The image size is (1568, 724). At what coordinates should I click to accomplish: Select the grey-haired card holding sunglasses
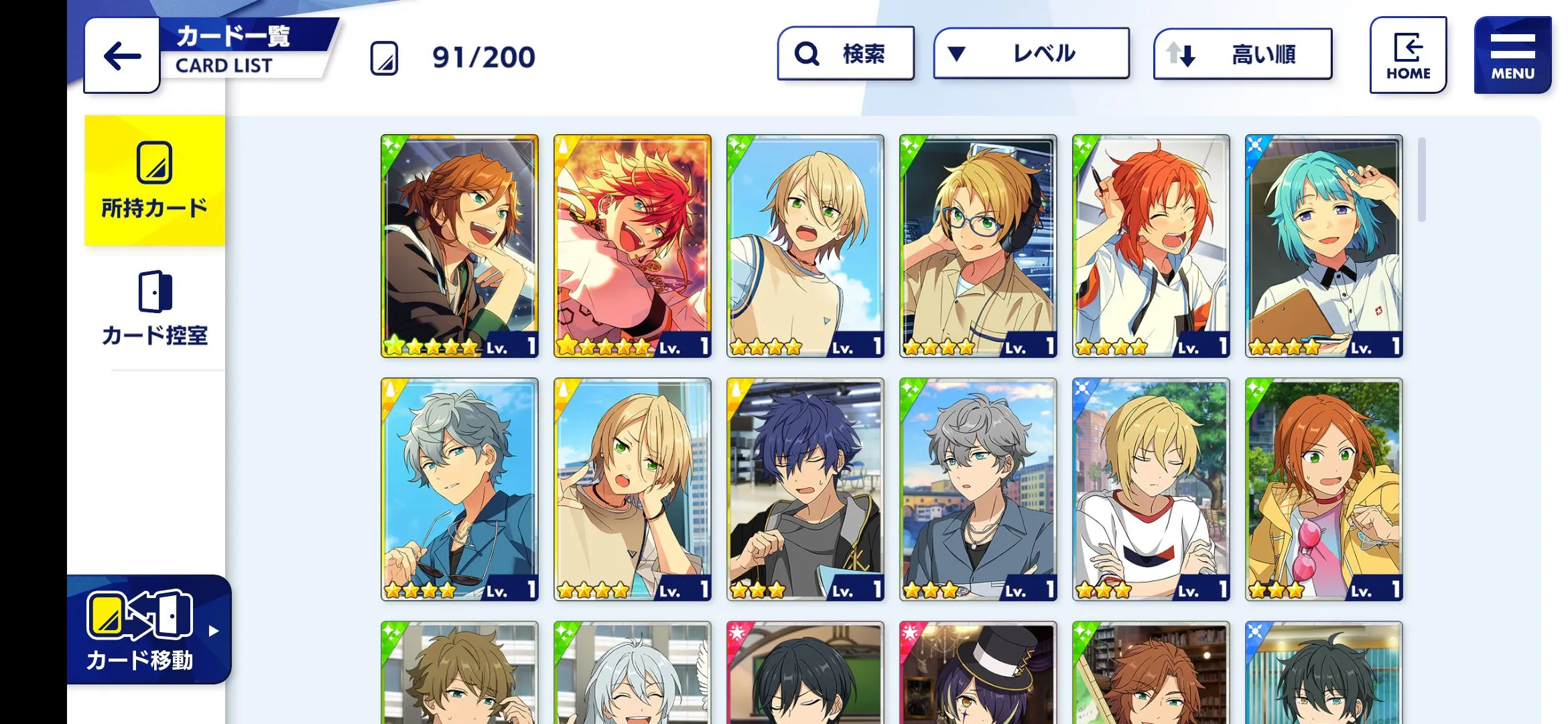pyautogui.click(x=460, y=489)
